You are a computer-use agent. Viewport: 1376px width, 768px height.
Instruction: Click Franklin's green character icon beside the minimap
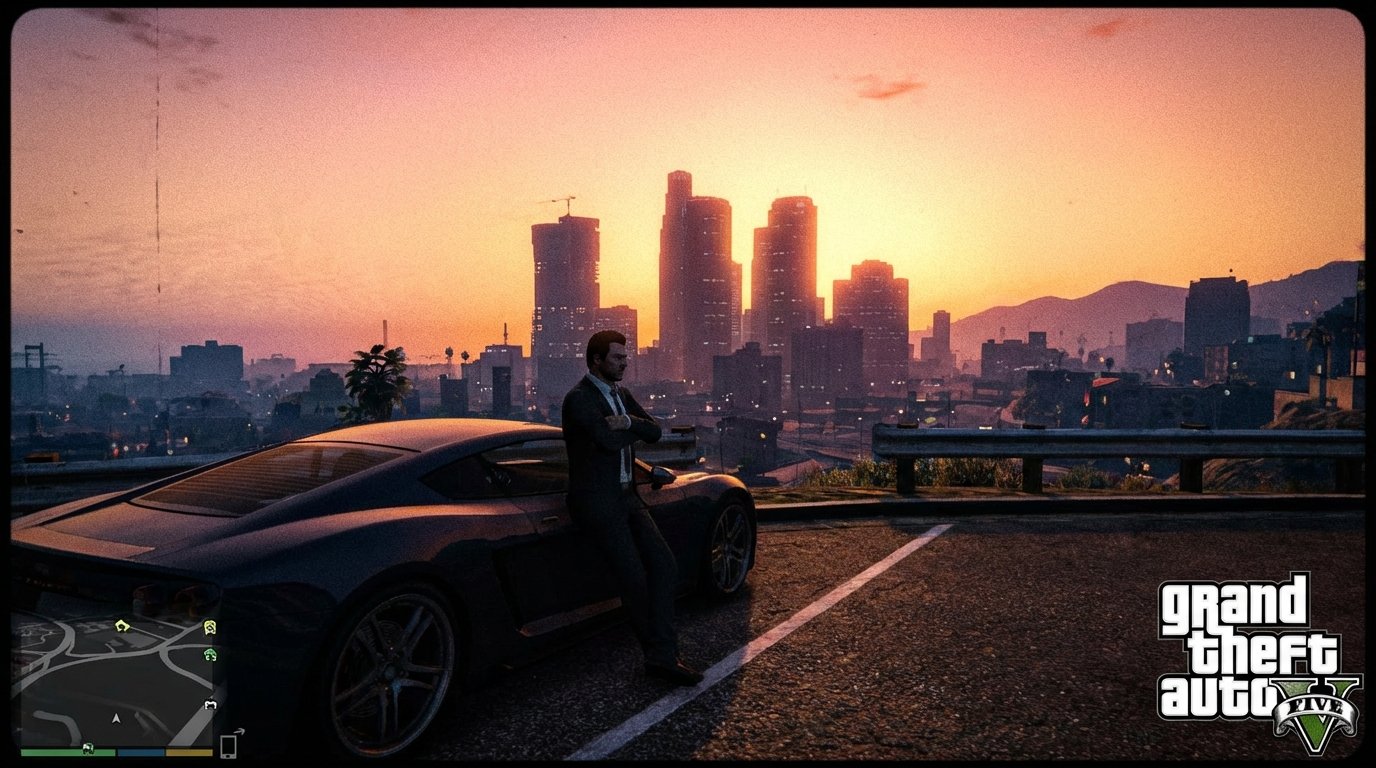[x=209, y=655]
